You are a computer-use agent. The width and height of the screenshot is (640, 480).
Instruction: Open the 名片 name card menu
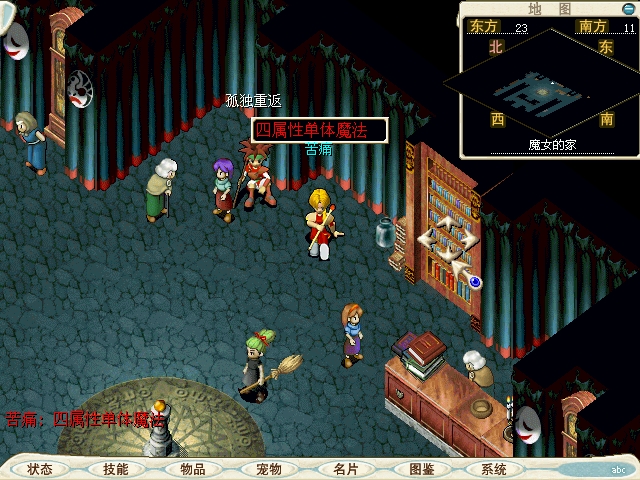(345, 469)
